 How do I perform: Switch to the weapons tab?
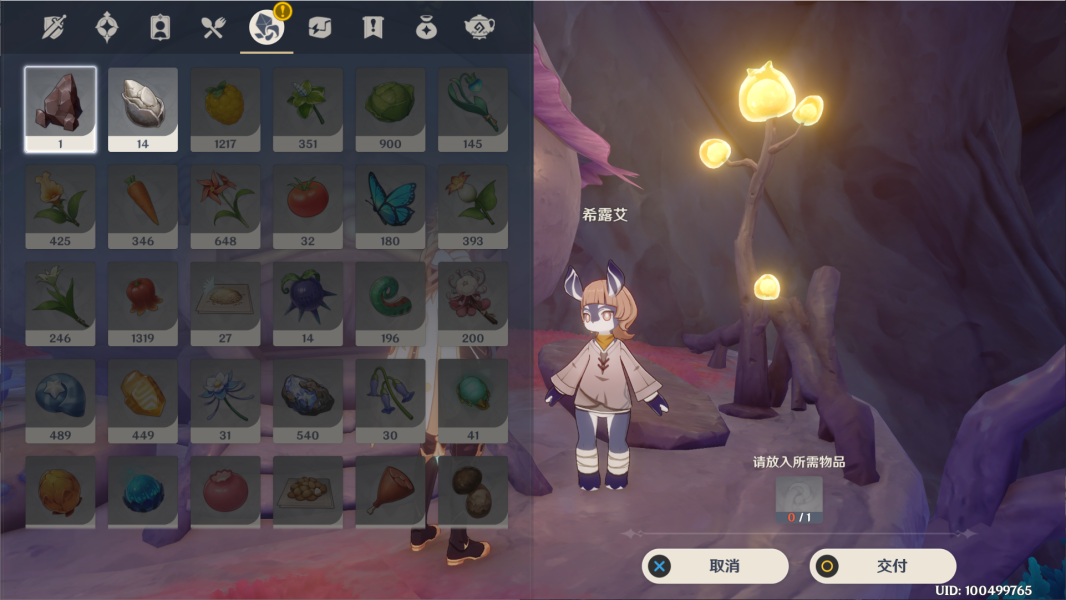pos(55,27)
